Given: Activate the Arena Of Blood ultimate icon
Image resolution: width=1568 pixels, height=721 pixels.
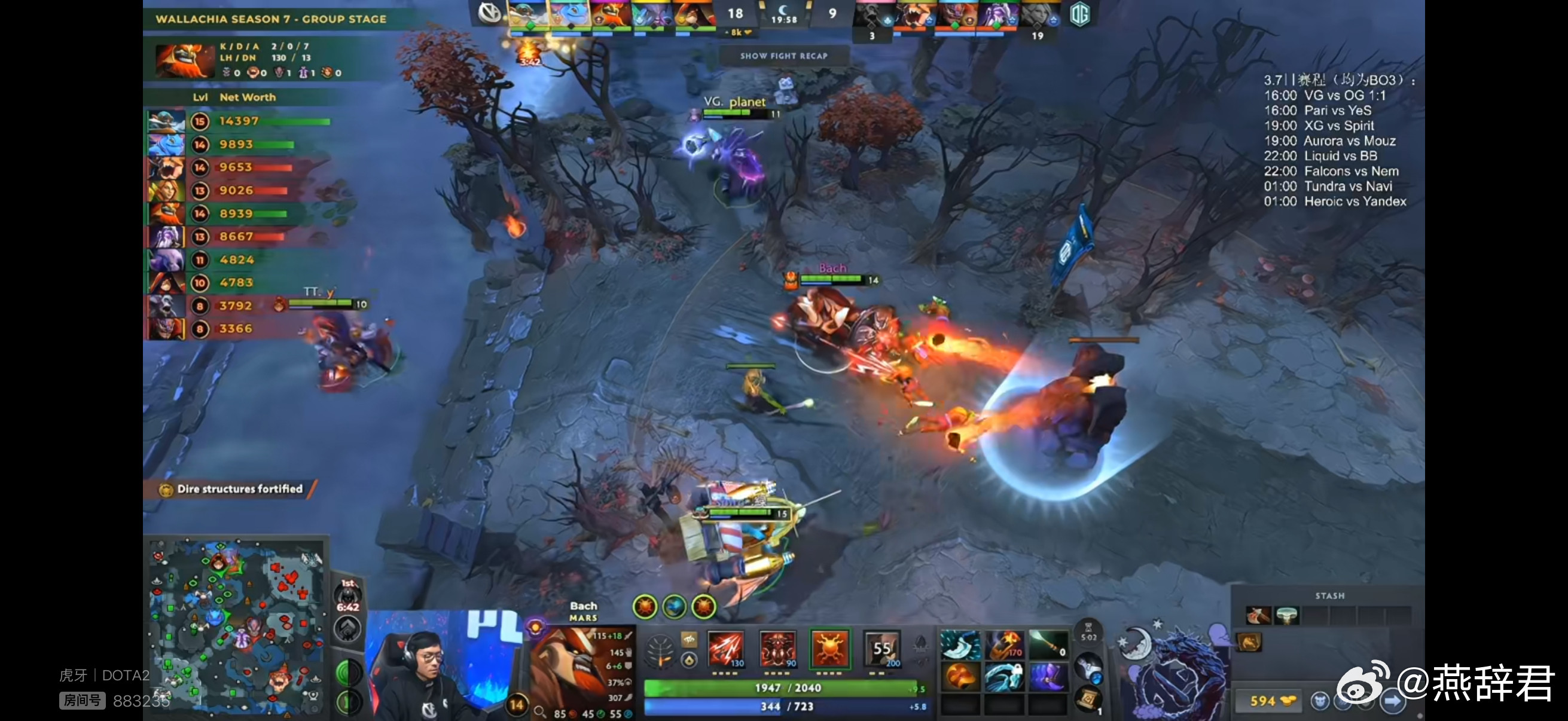Looking at the screenshot, I should pyautogui.click(x=883, y=649).
